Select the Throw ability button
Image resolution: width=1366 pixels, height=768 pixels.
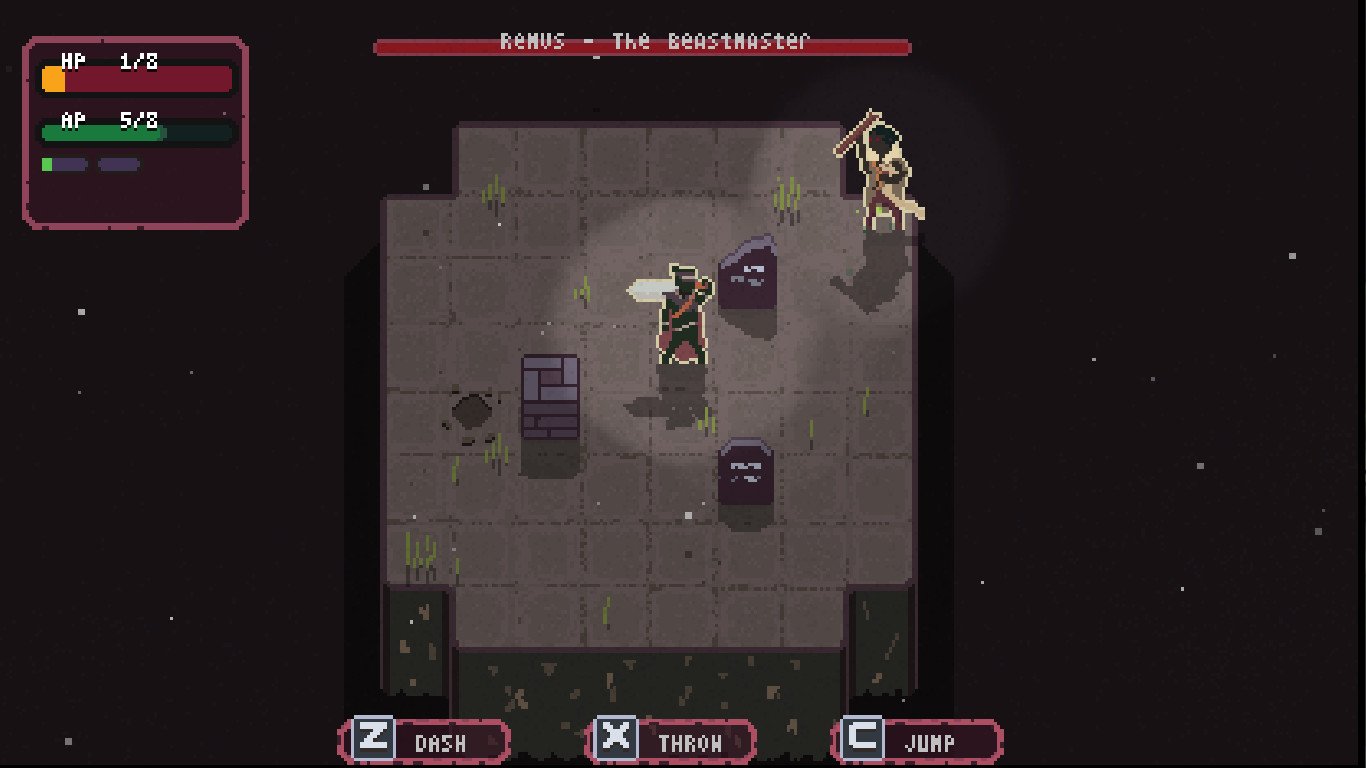671,742
